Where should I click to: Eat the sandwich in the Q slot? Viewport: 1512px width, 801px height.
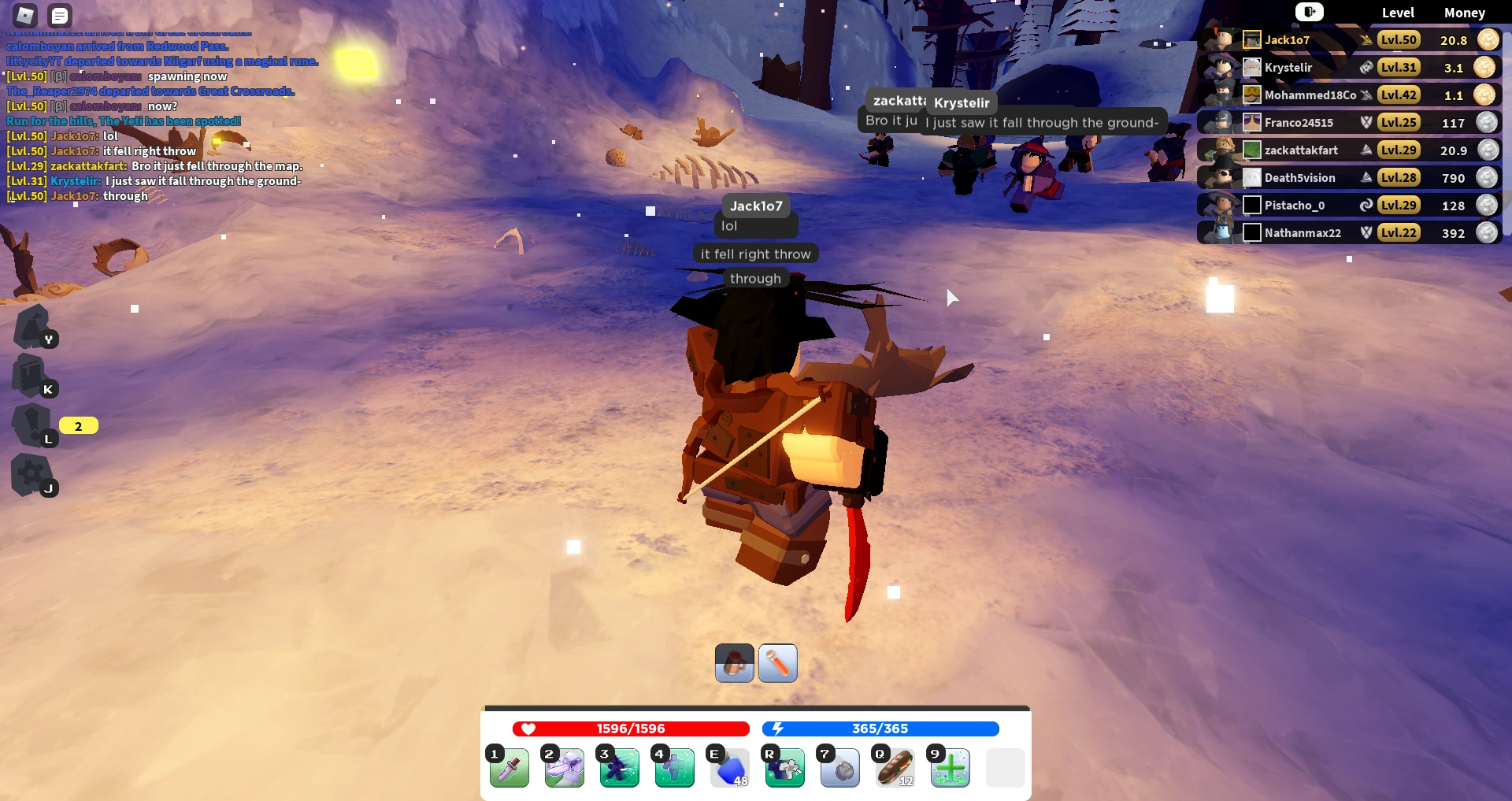(895, 768)
